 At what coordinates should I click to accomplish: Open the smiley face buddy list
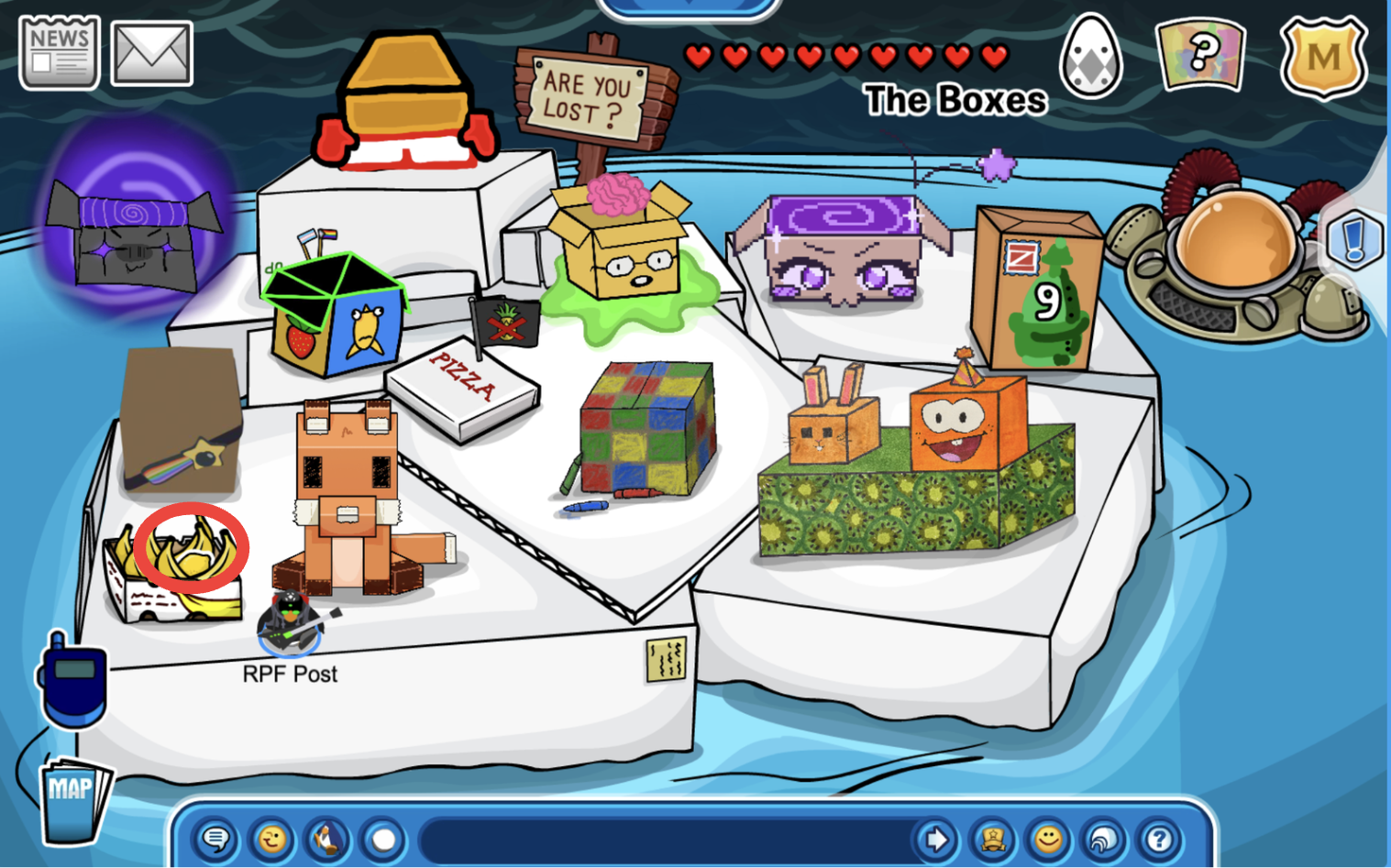1048,839
